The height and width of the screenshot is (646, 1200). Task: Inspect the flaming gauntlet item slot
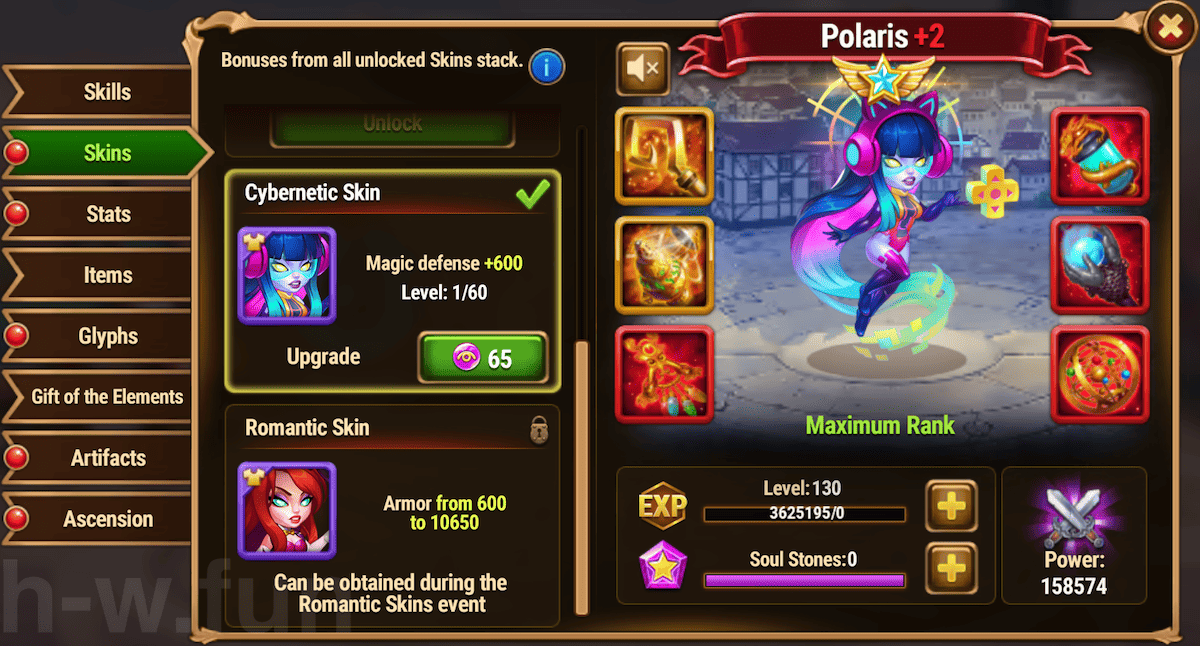point(1100,155)
